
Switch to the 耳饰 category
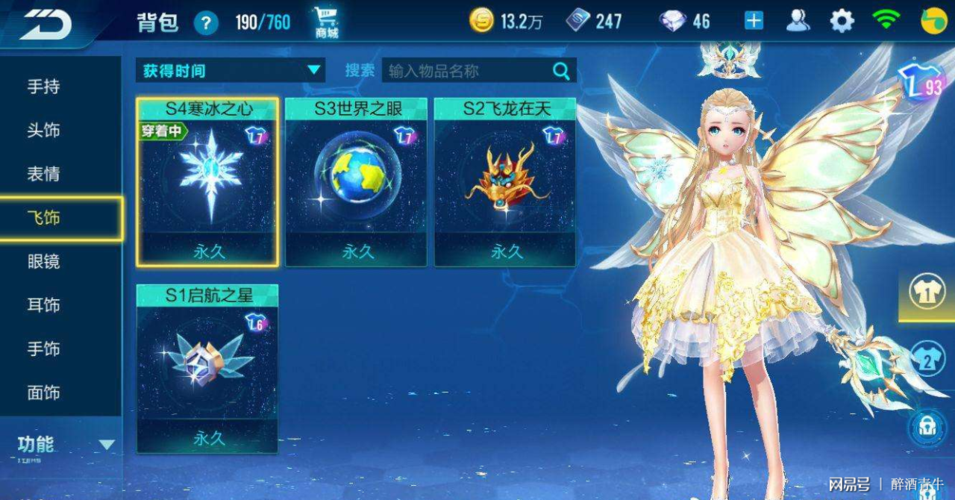[x=44, y=305]
